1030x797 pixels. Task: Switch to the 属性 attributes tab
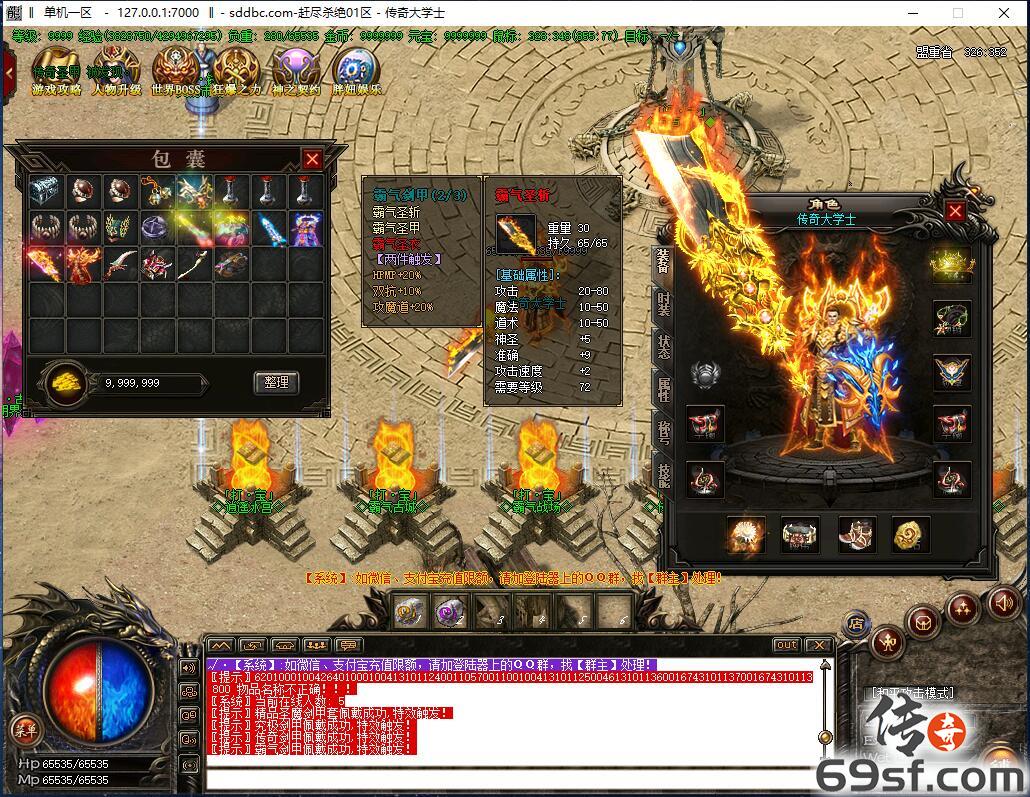point(663,389)
